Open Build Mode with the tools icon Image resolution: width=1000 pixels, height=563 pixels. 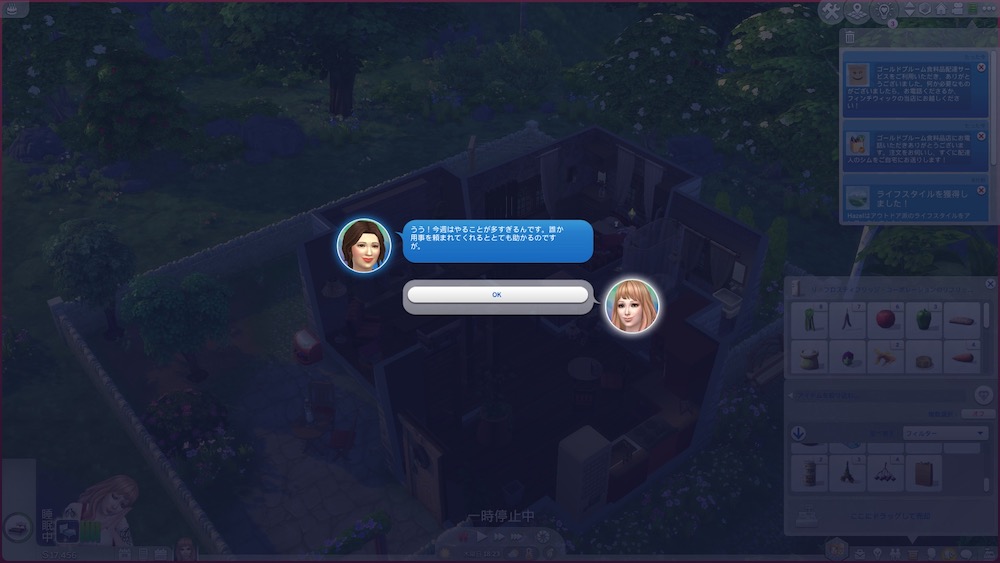point(831,11)
